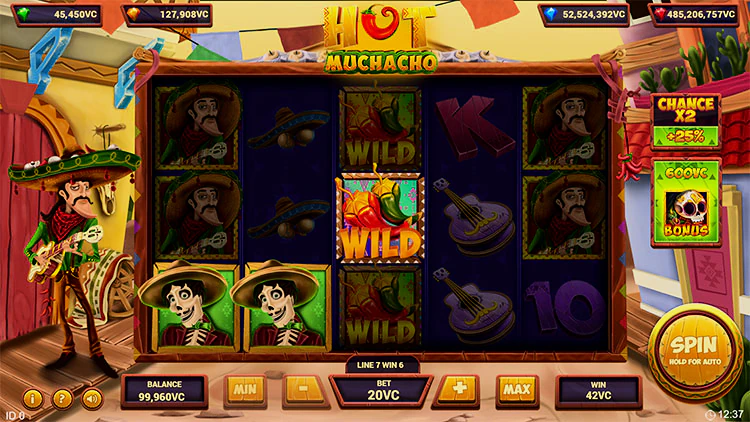The width and height of the screenshot is (750, 422).
Task: Set the bet to minimum with MIN
Action: 245,389
